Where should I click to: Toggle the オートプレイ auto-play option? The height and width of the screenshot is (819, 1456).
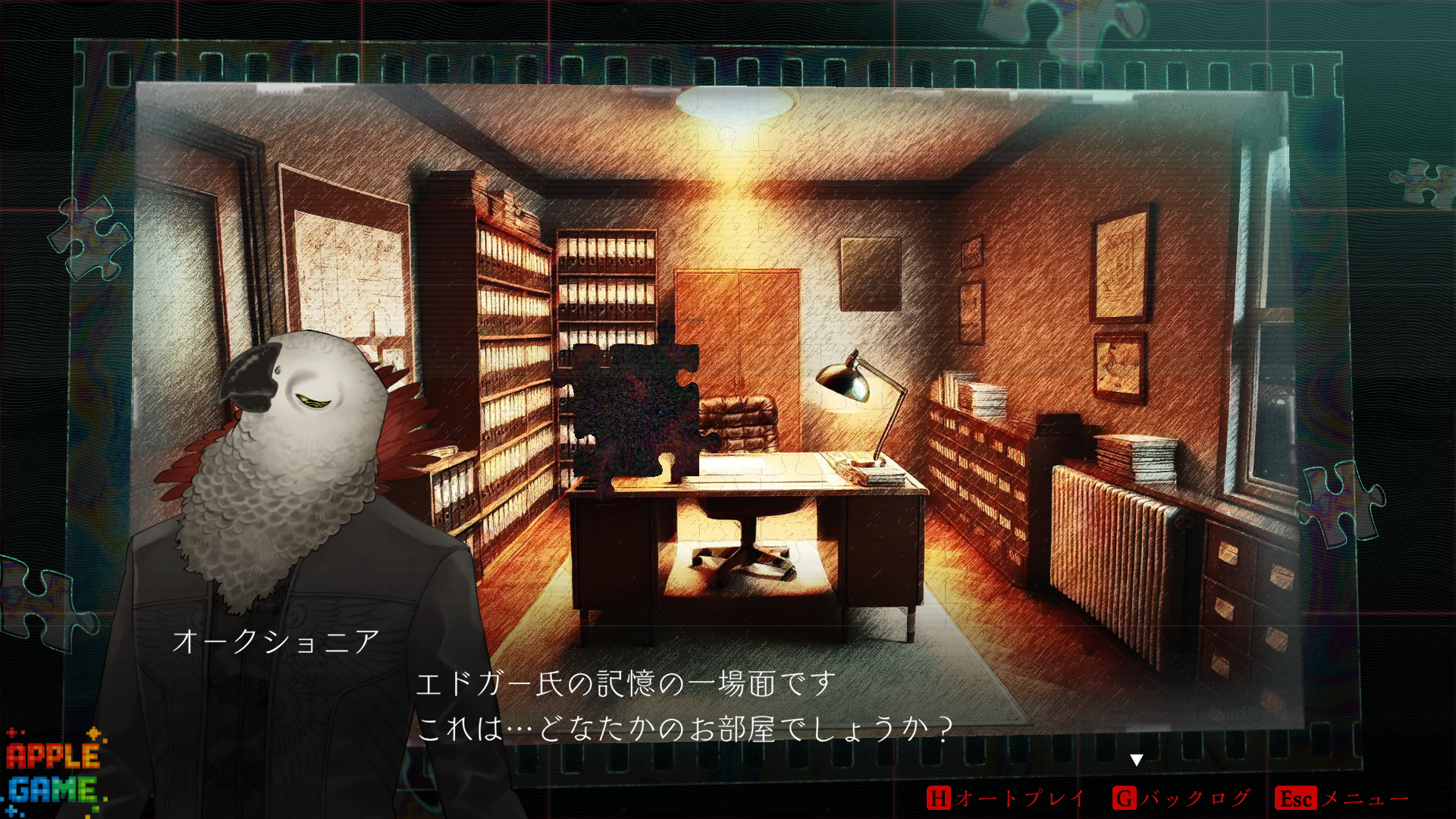pyautogui.click(x=1006, y=798)
